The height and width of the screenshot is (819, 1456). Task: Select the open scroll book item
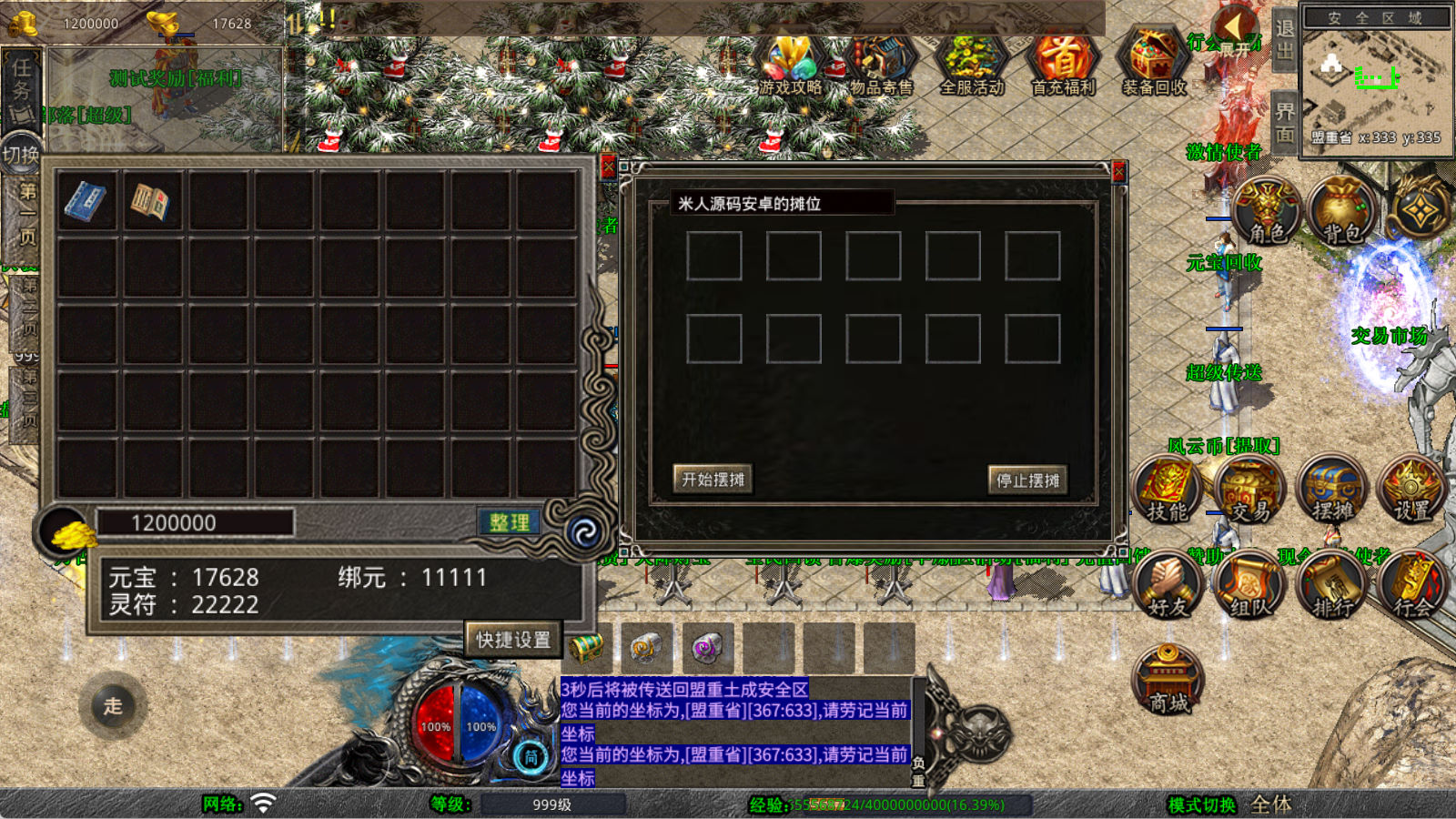tap(152, 201)
